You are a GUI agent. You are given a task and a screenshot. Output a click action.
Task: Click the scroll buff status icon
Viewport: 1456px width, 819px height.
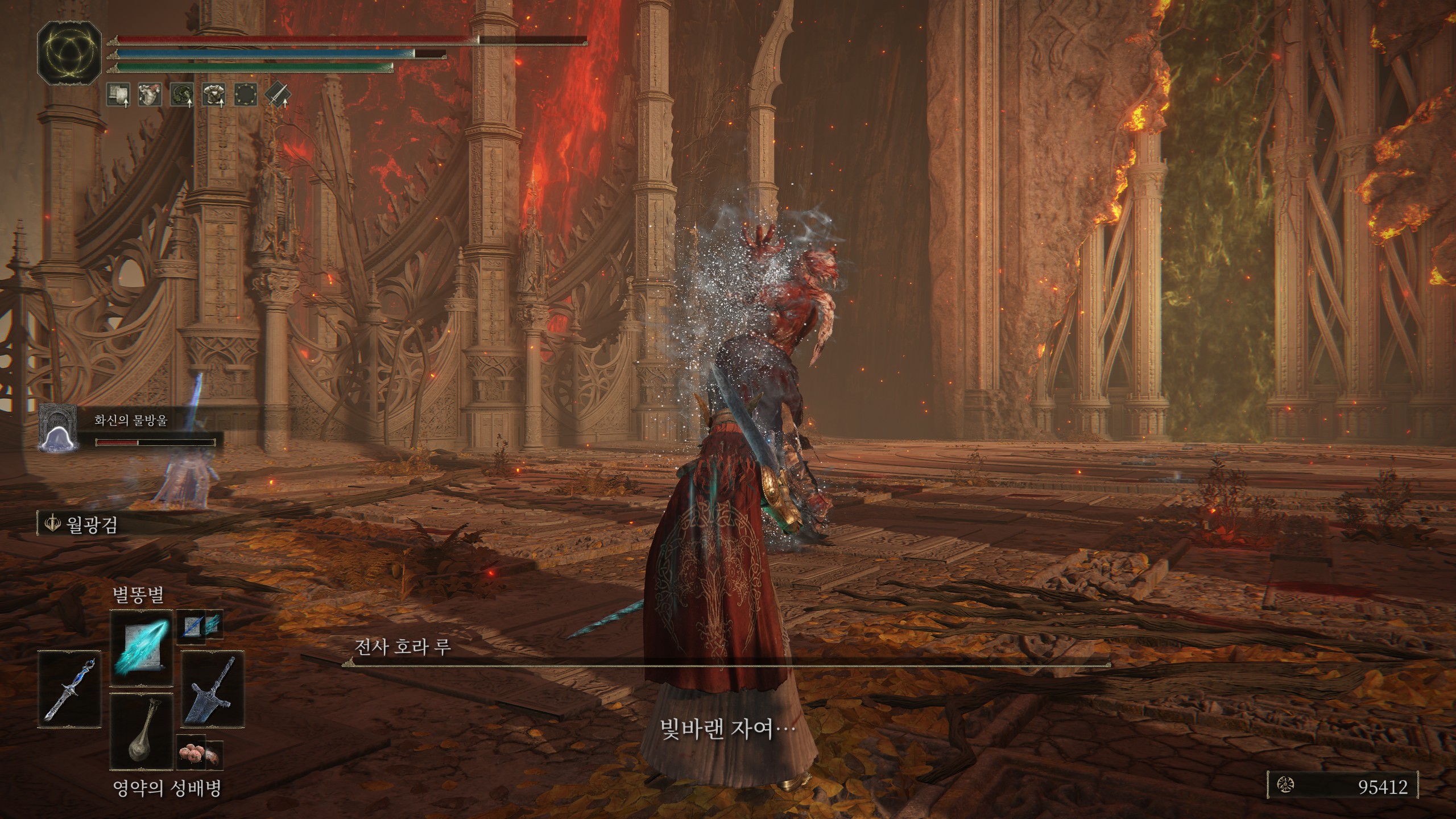pyautogui.click(x=118, y=94)
